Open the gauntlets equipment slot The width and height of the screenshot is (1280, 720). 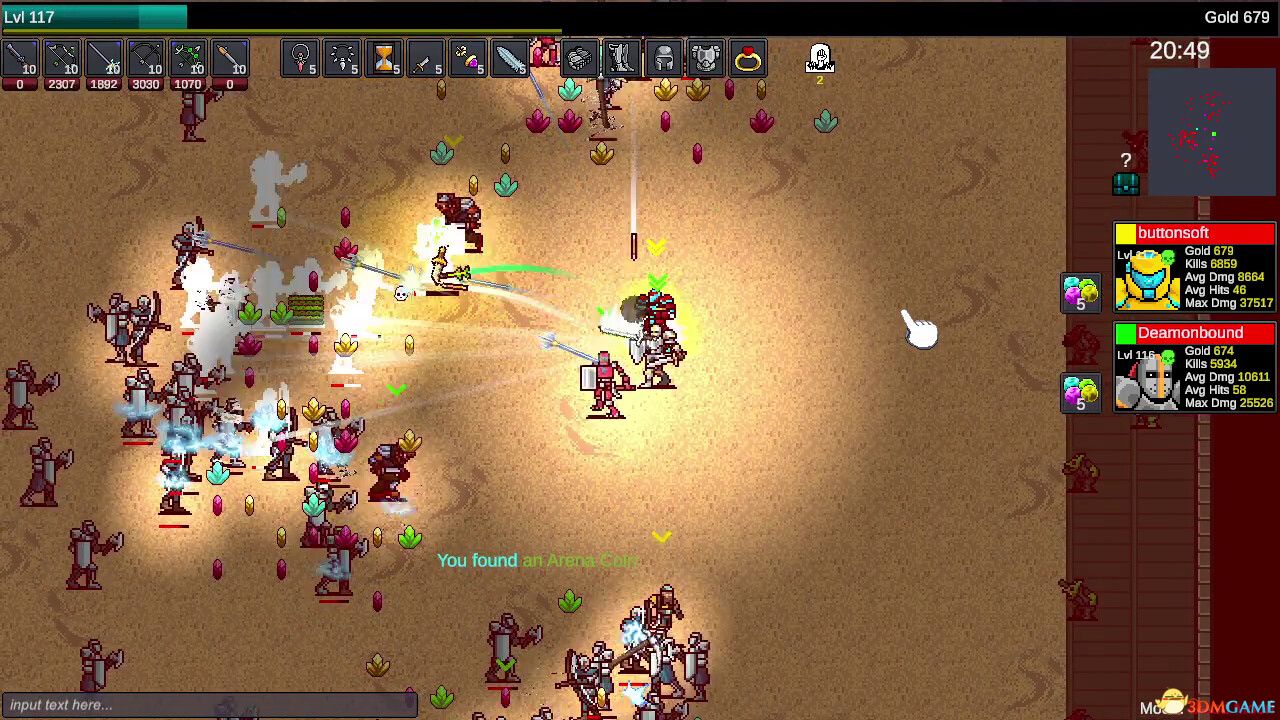click(579, 60)
